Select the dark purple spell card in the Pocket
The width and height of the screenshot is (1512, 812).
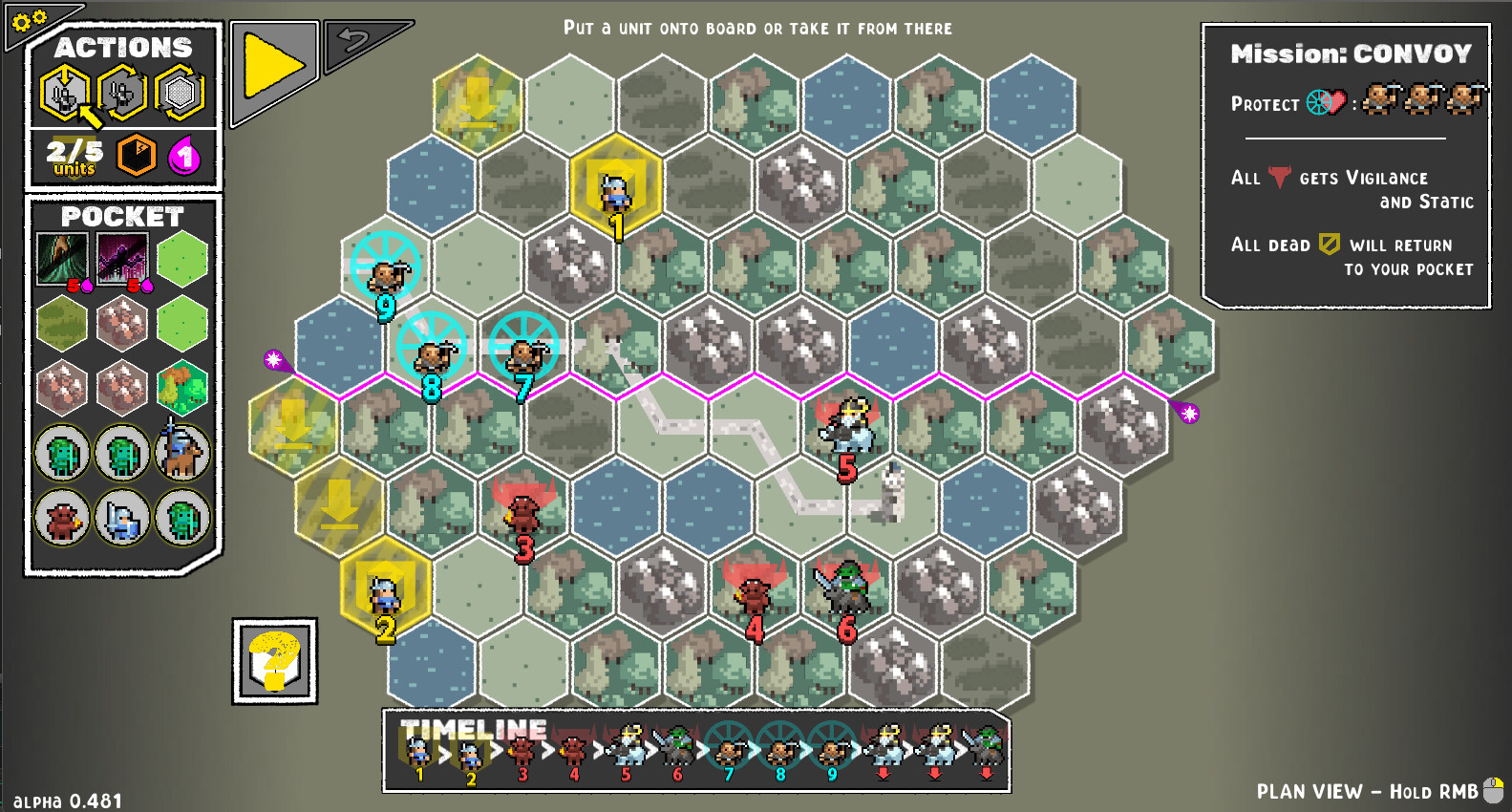tap(120, 258)
